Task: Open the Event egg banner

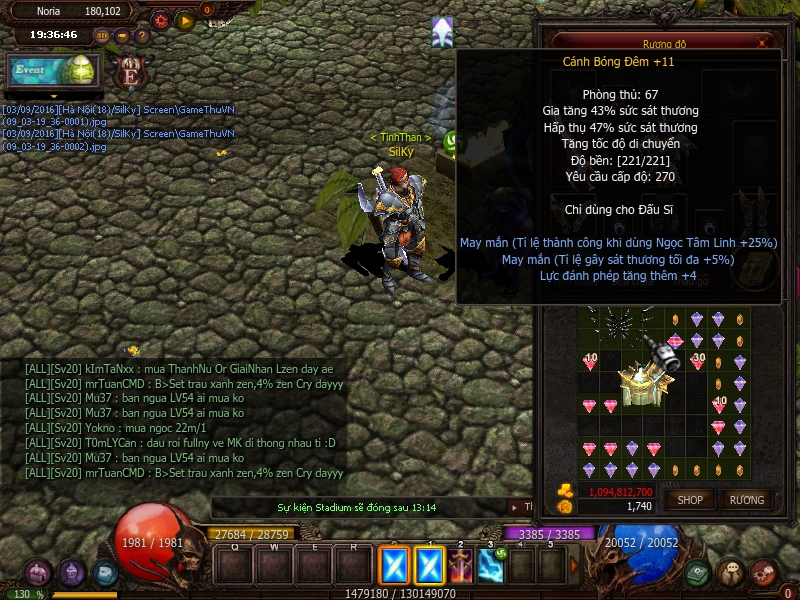Action: [x=52, y=71]
